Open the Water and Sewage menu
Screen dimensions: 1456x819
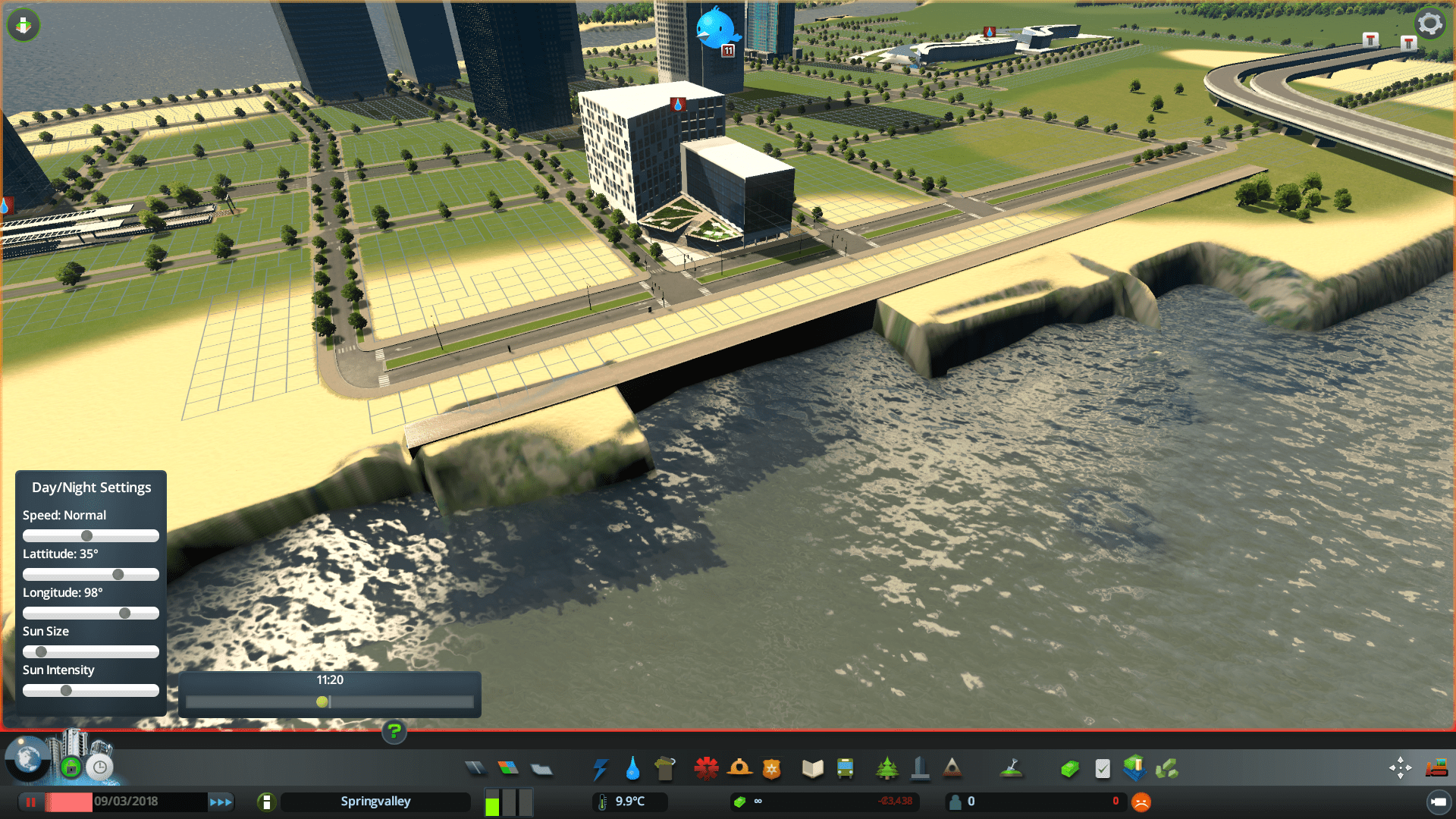pos(632,768)
